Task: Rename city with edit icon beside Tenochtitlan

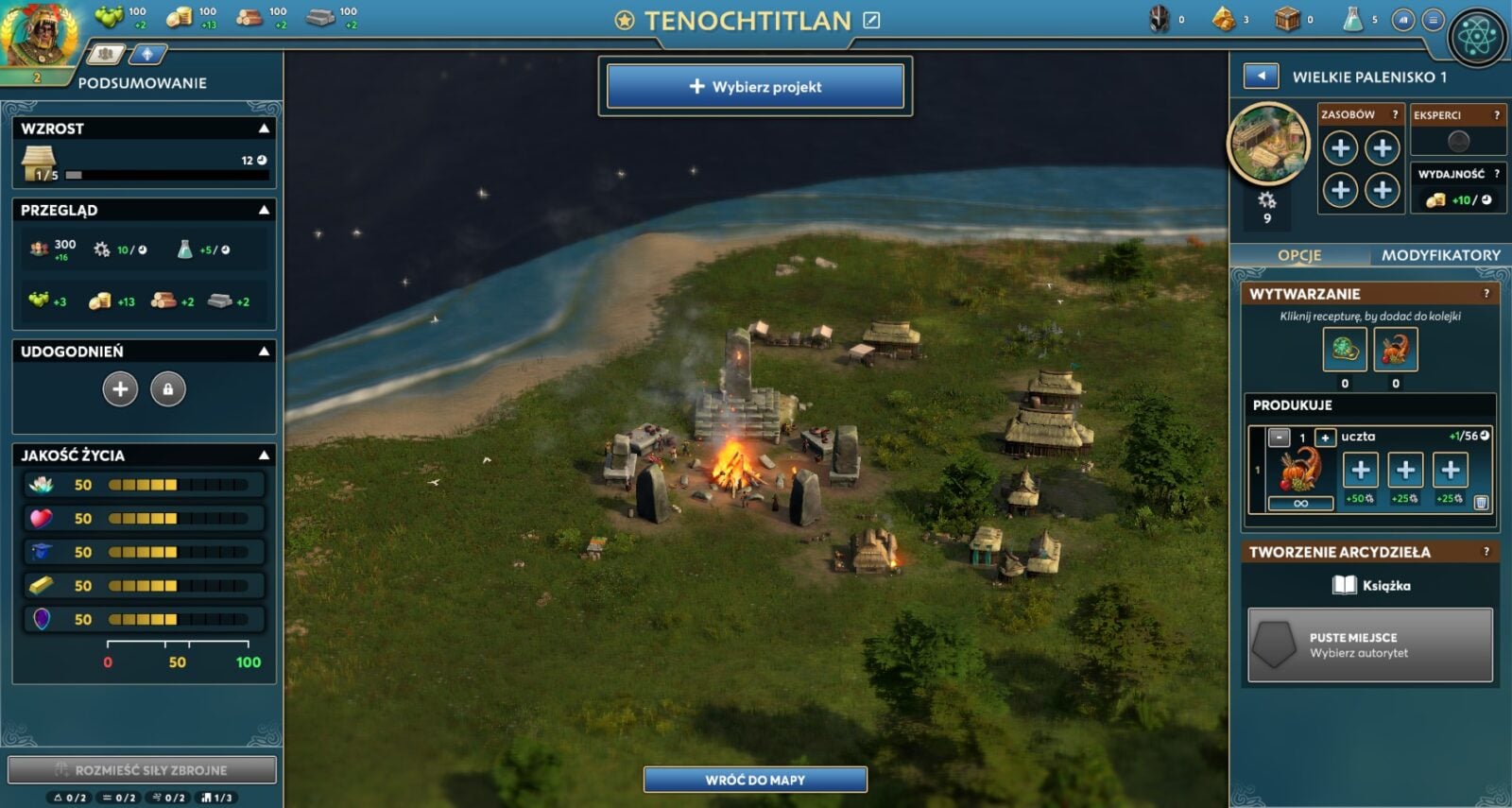Action: [871, 20]
